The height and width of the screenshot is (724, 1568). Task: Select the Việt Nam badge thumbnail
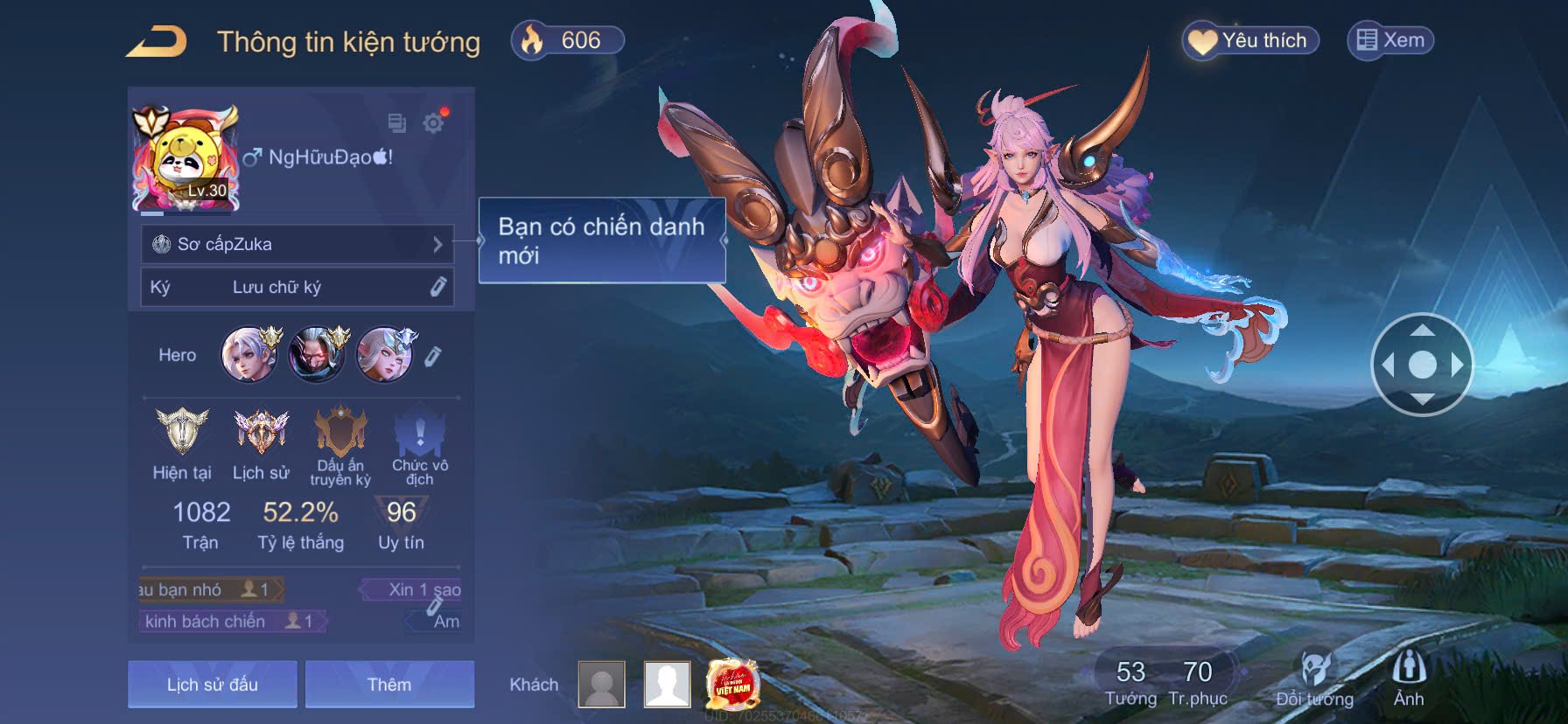(732, 684)
